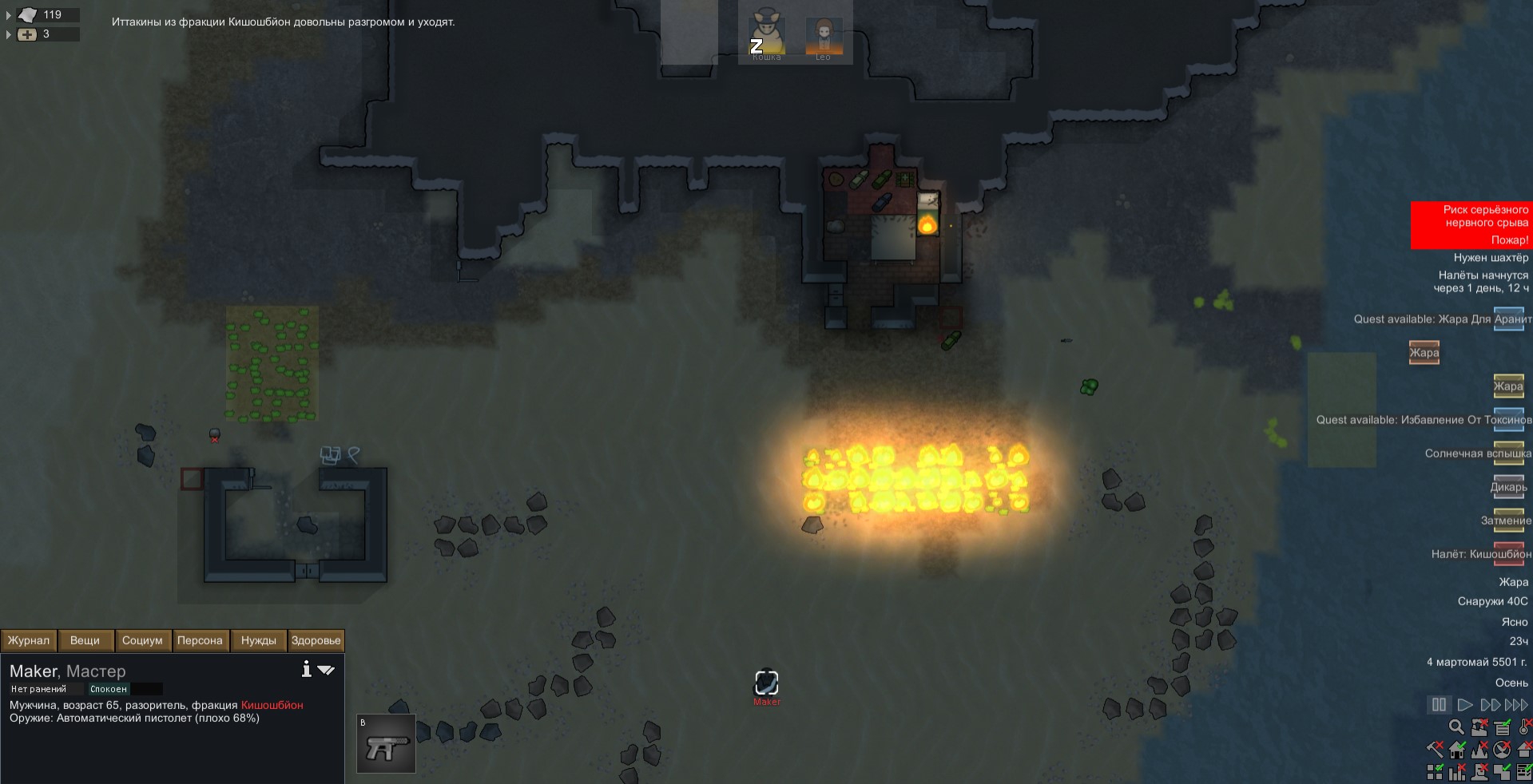Open the Журнал tab

click(x=29, y=640)
